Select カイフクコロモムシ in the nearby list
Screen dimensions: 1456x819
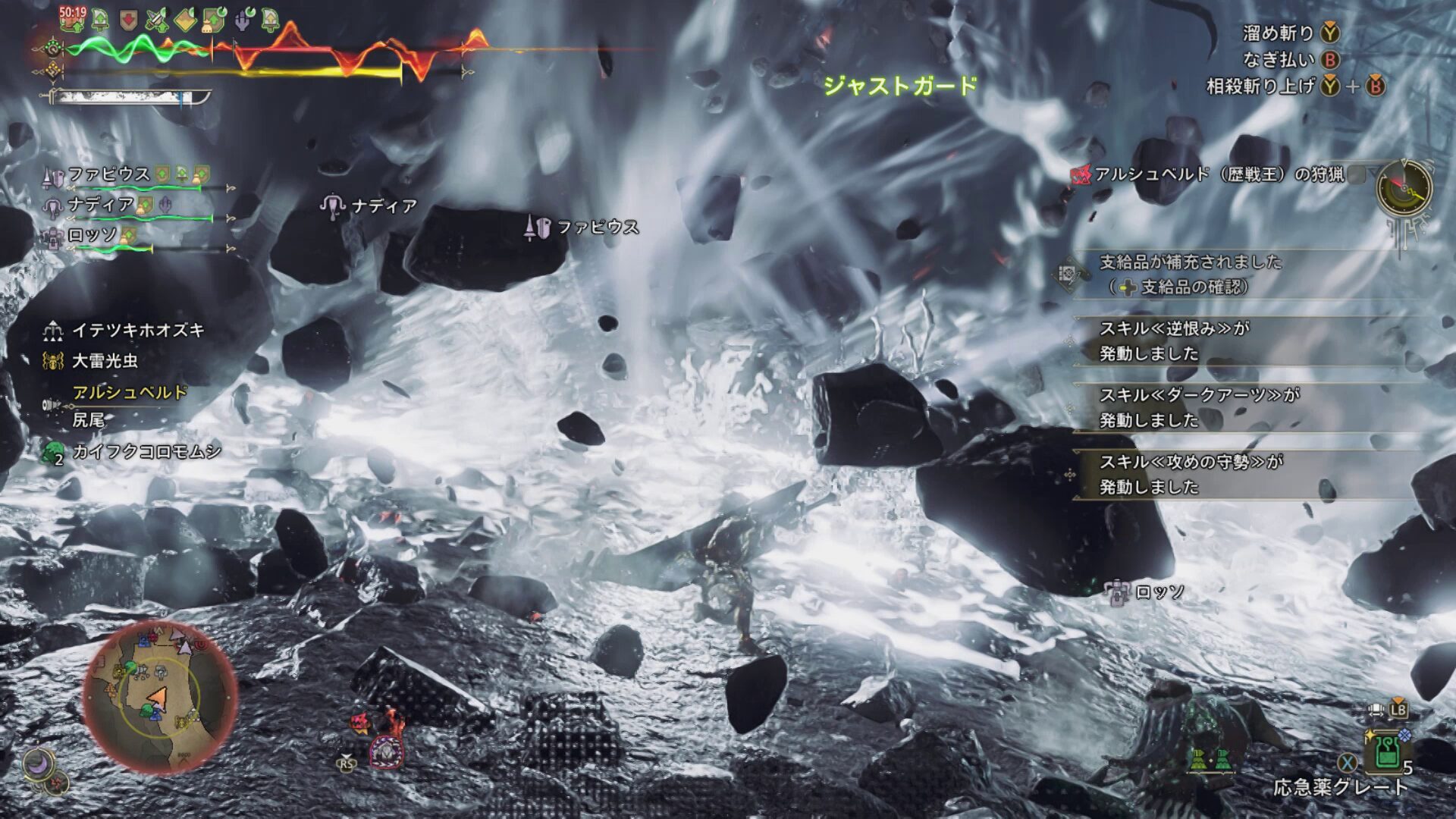[146, 452]
